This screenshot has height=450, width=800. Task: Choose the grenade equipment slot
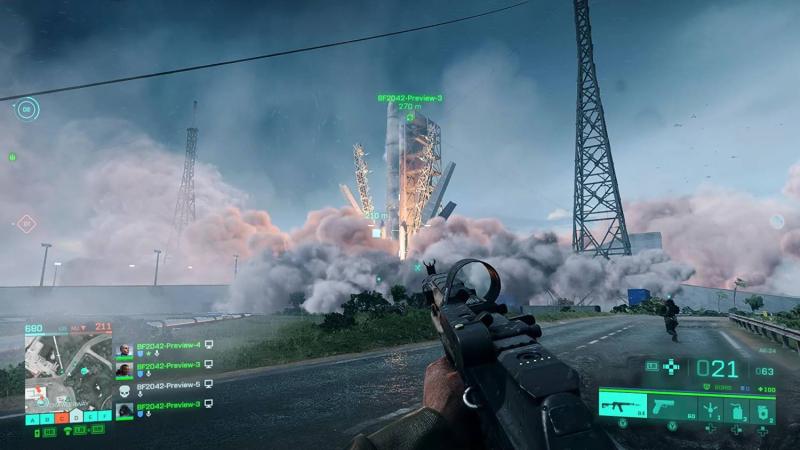click(x=709, y=408)
